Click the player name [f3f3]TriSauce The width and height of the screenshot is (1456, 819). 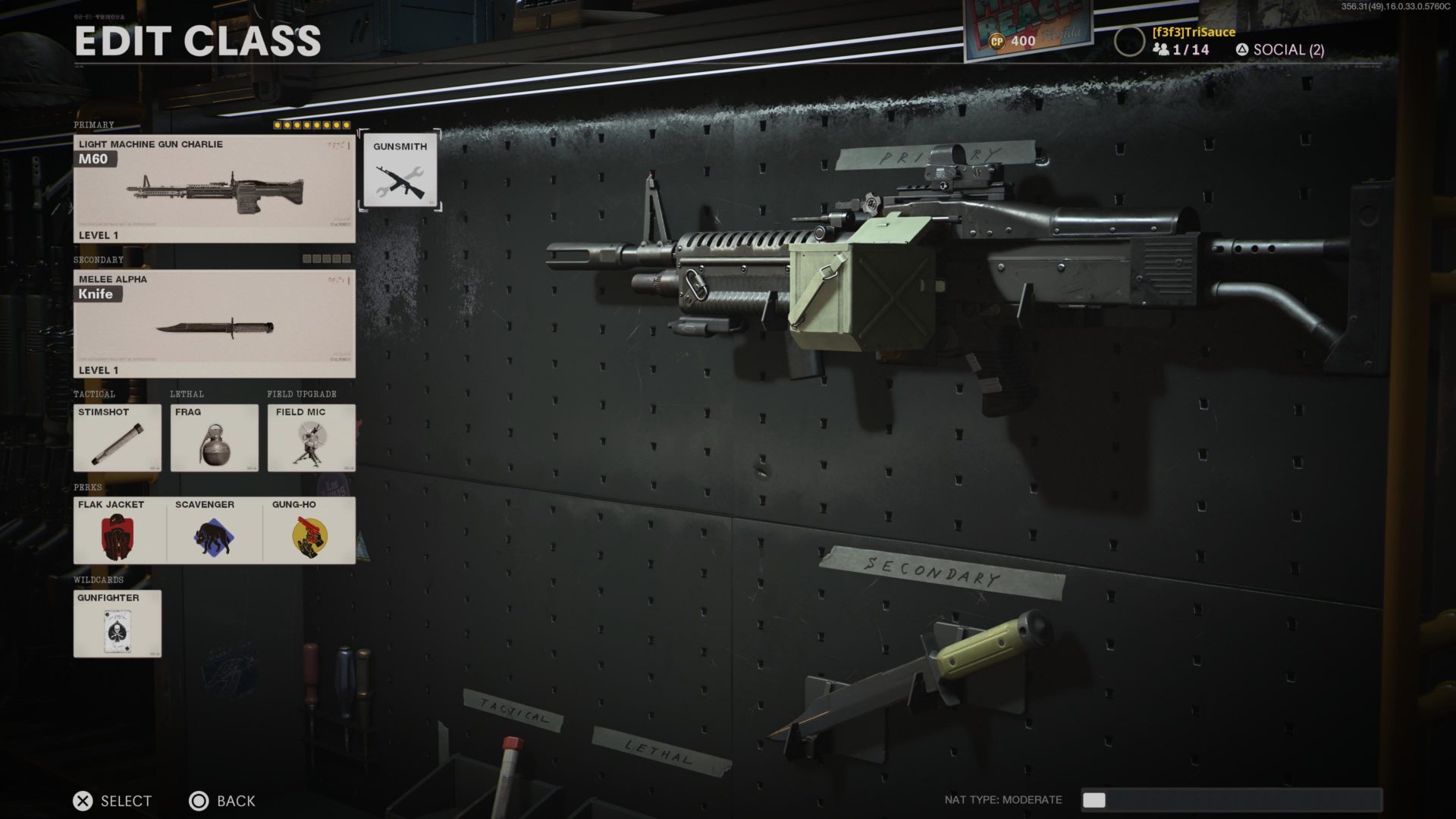1193,32
